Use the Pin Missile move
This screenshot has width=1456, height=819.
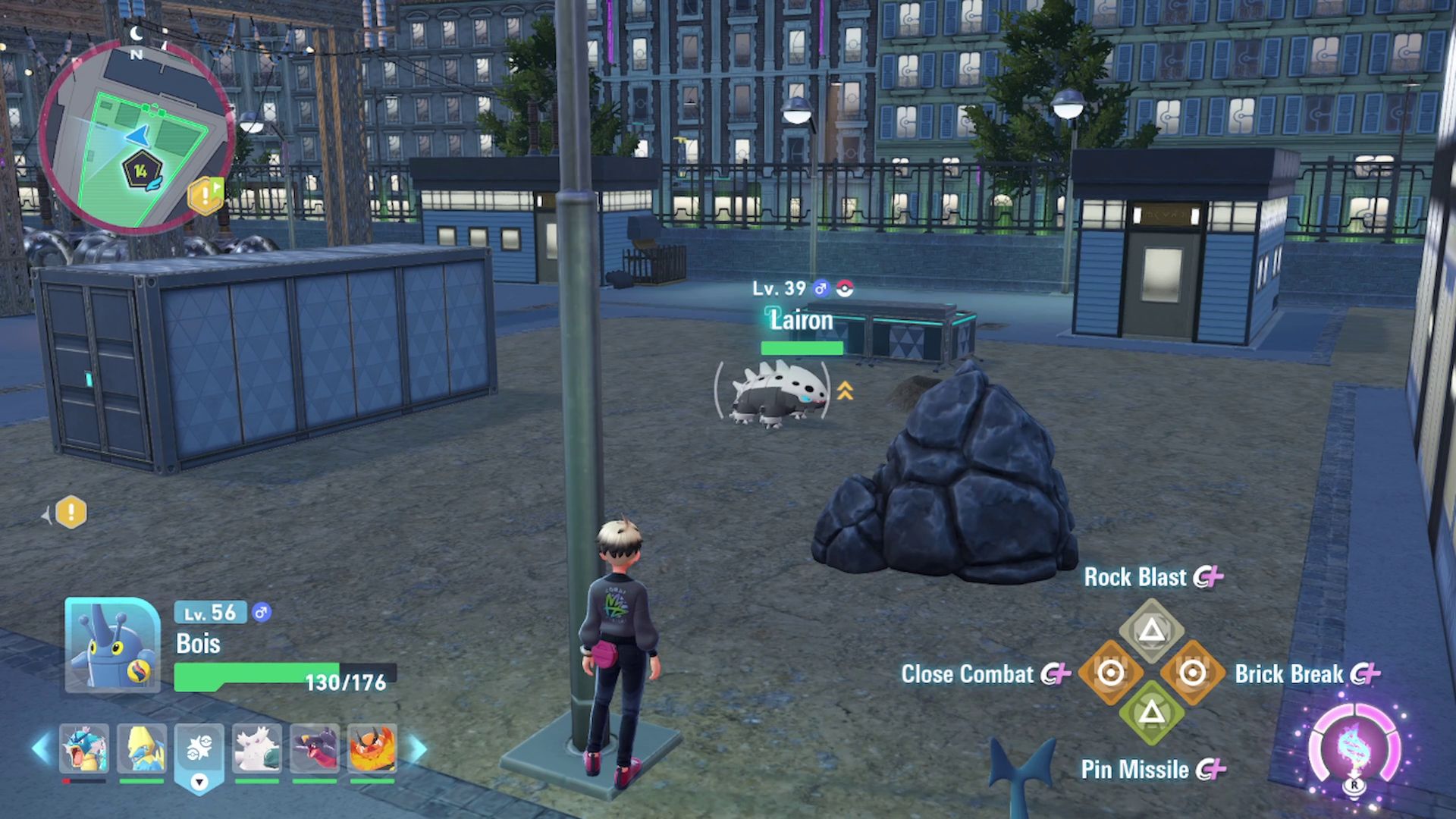click(x=1151, y=713)
